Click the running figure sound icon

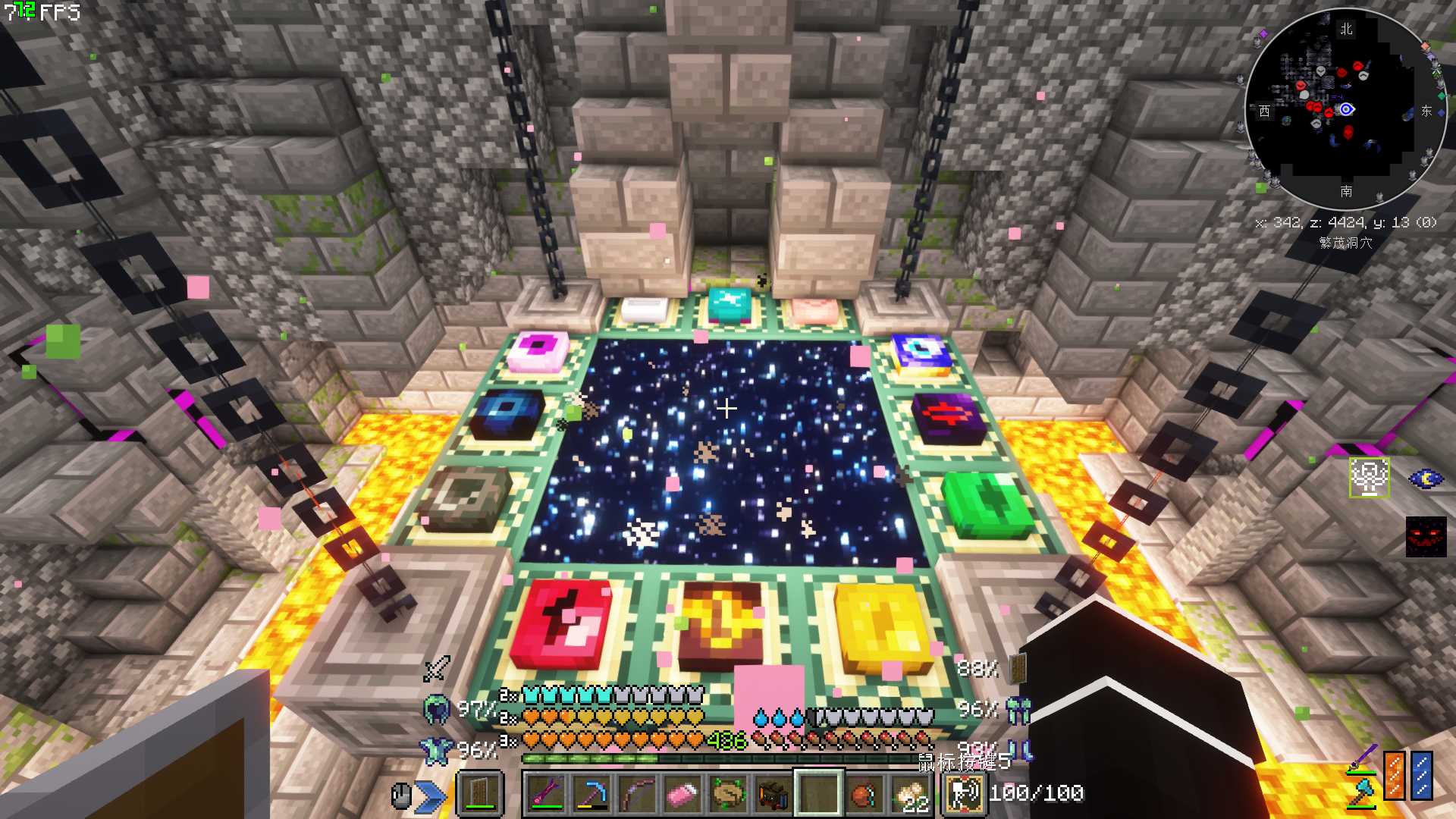965,794
